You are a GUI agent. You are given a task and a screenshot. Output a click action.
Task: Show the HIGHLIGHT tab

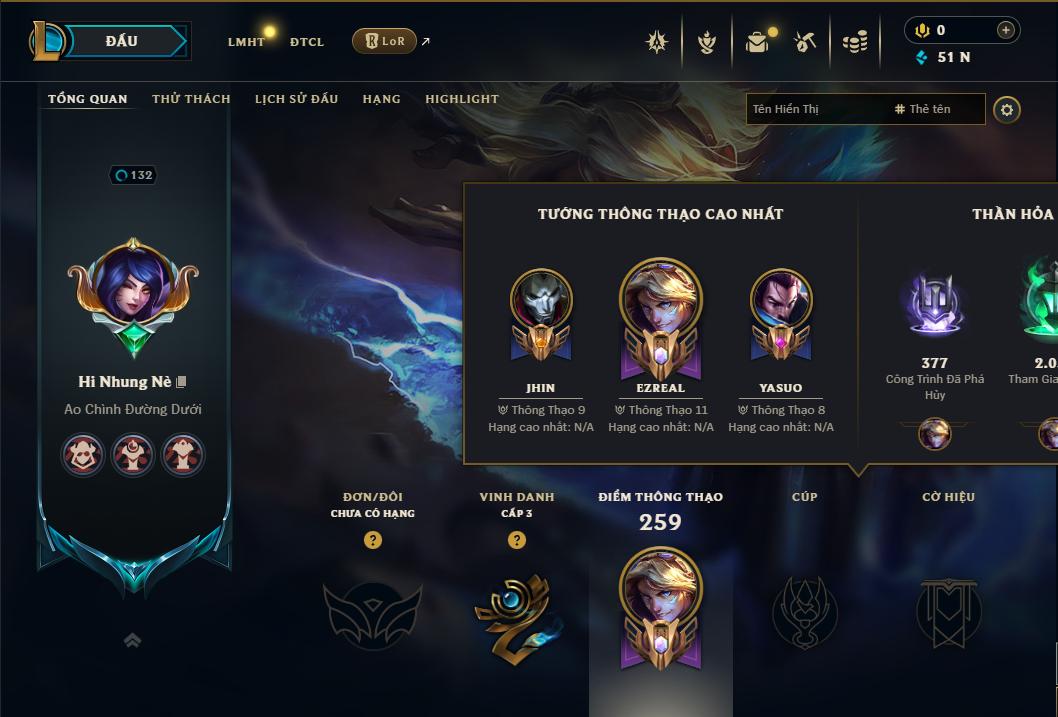point(461,99)
